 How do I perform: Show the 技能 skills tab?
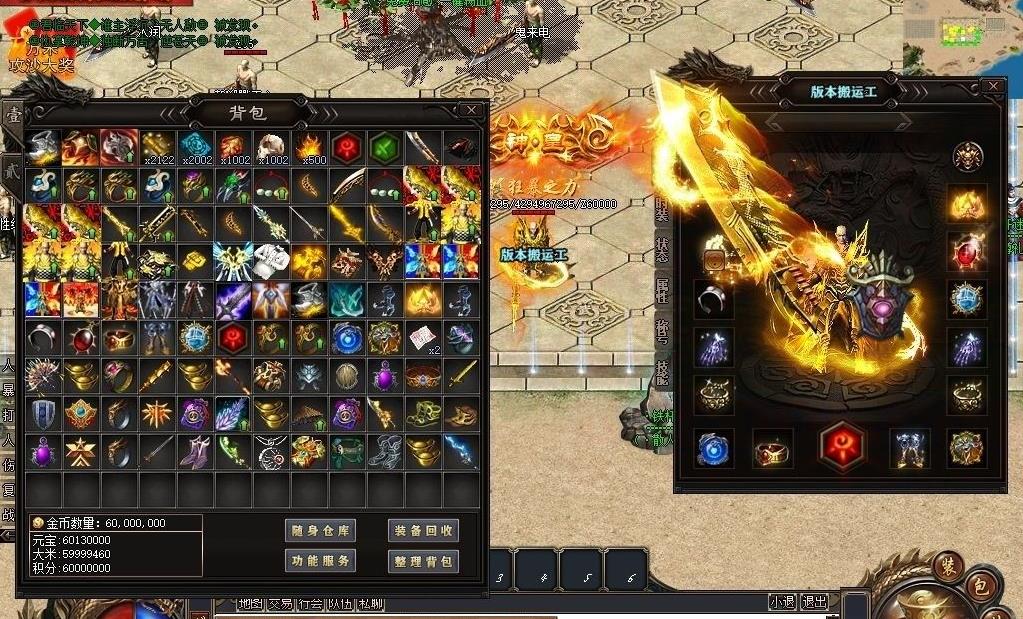[662, 371]
